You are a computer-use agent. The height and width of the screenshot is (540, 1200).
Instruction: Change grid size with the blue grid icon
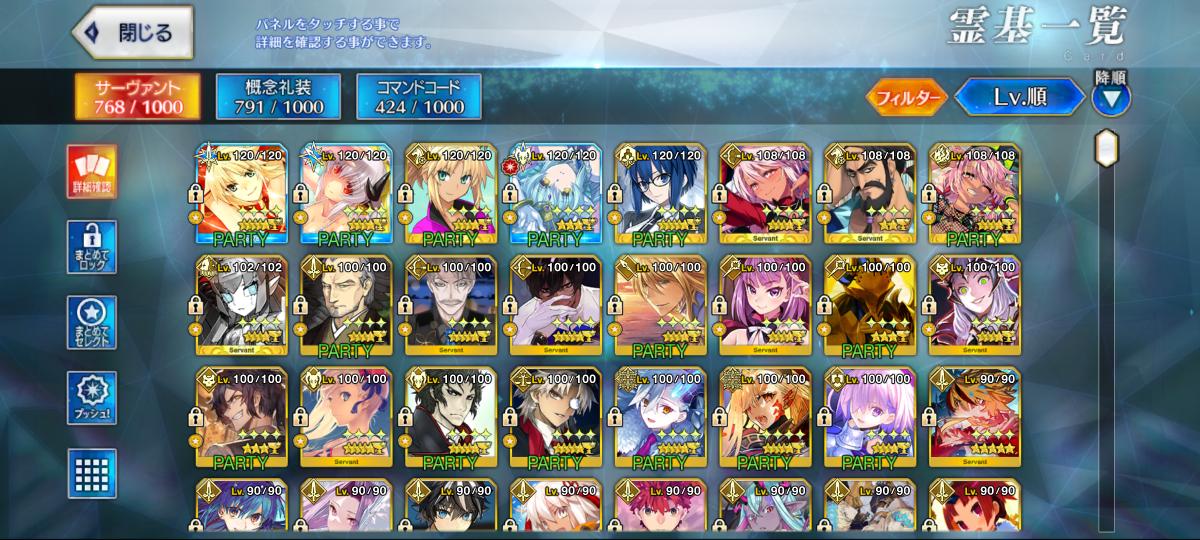[x=92, y=473]
